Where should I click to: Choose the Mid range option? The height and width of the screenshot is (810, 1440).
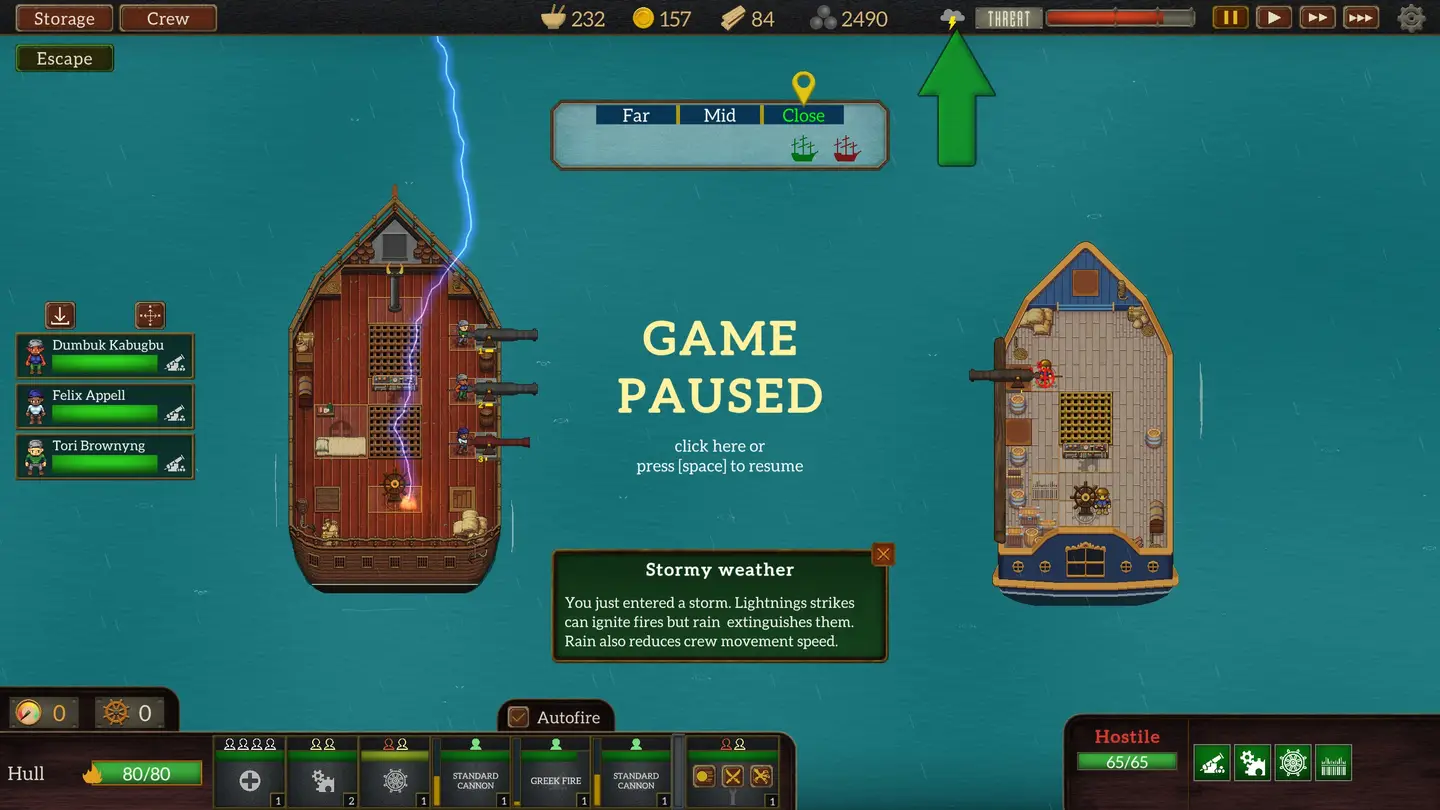coord(720,115)
